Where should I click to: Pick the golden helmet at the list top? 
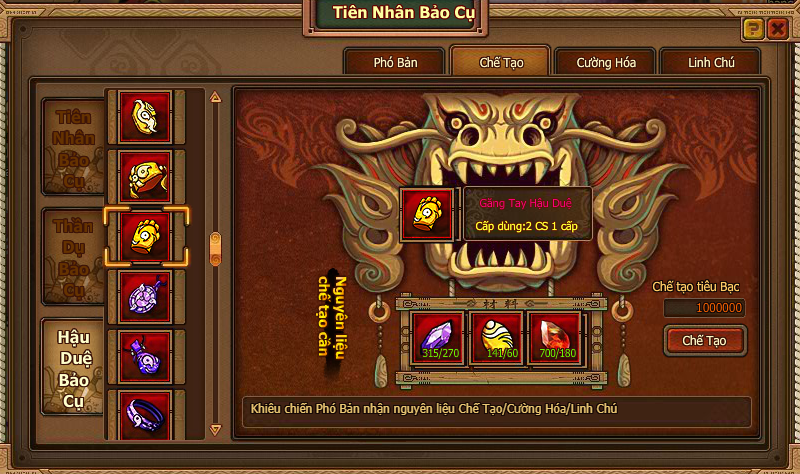point(146,116)
